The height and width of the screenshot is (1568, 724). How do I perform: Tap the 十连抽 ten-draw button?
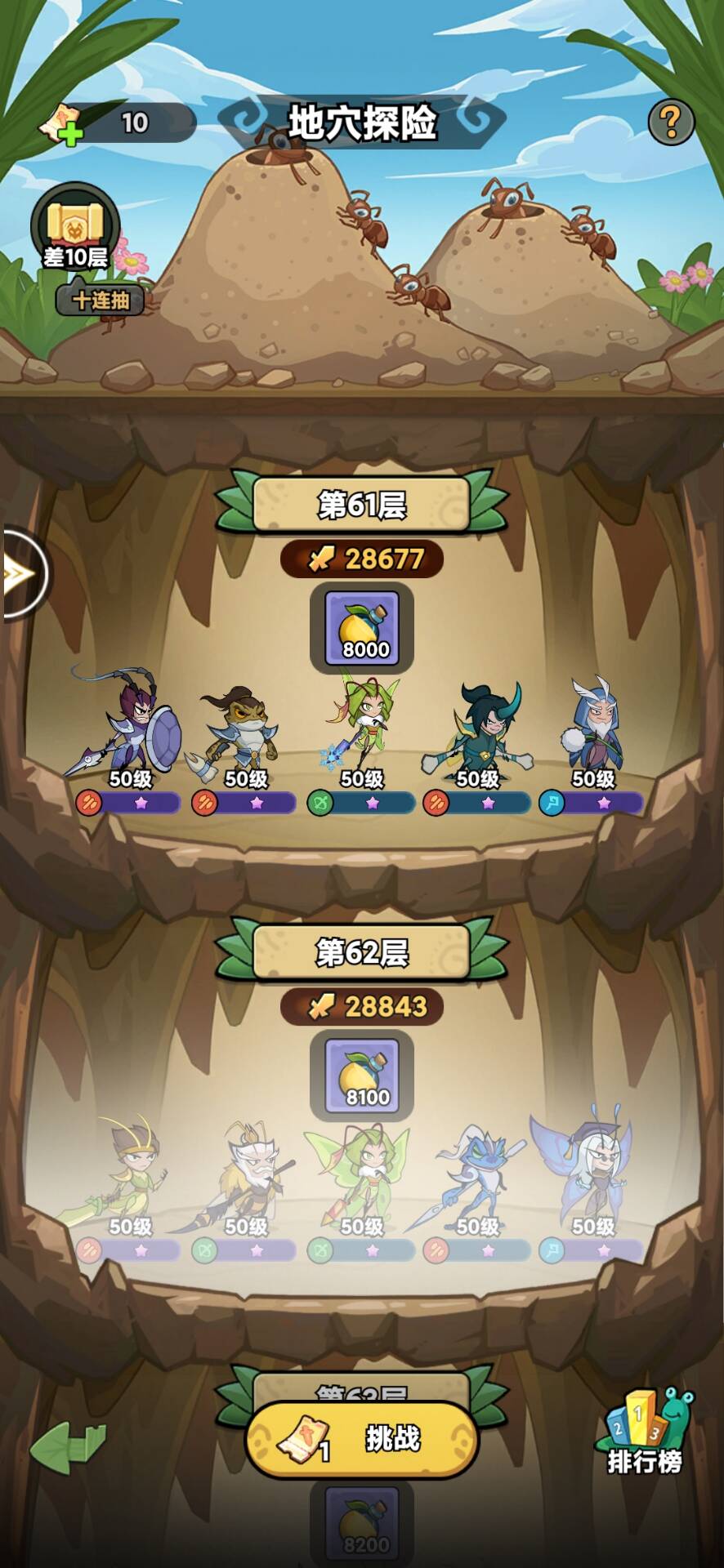point(101,301)
